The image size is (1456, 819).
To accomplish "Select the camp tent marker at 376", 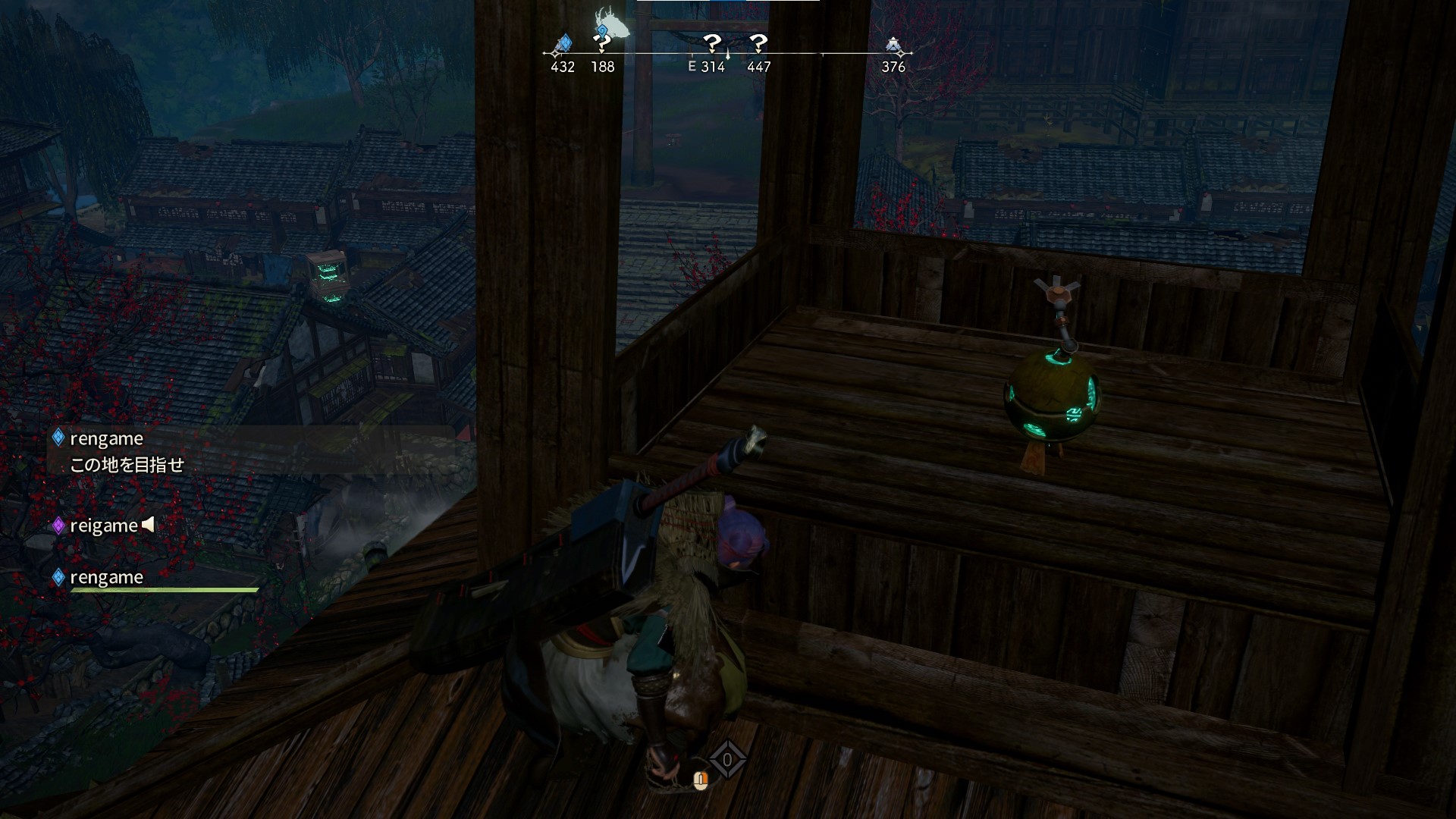I will 894,45.
